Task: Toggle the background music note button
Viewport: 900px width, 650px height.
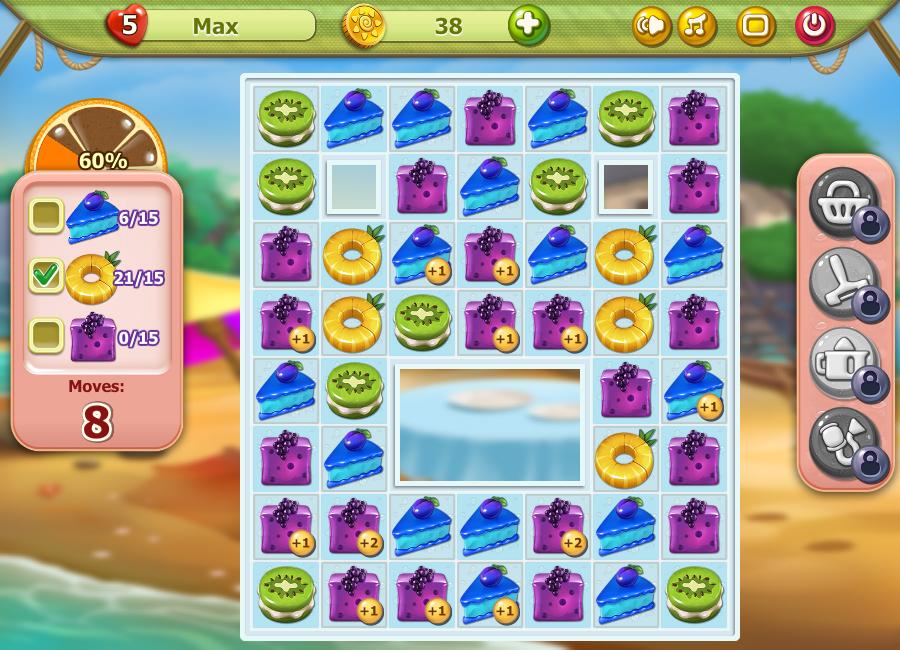Action: tap(697, 26)
